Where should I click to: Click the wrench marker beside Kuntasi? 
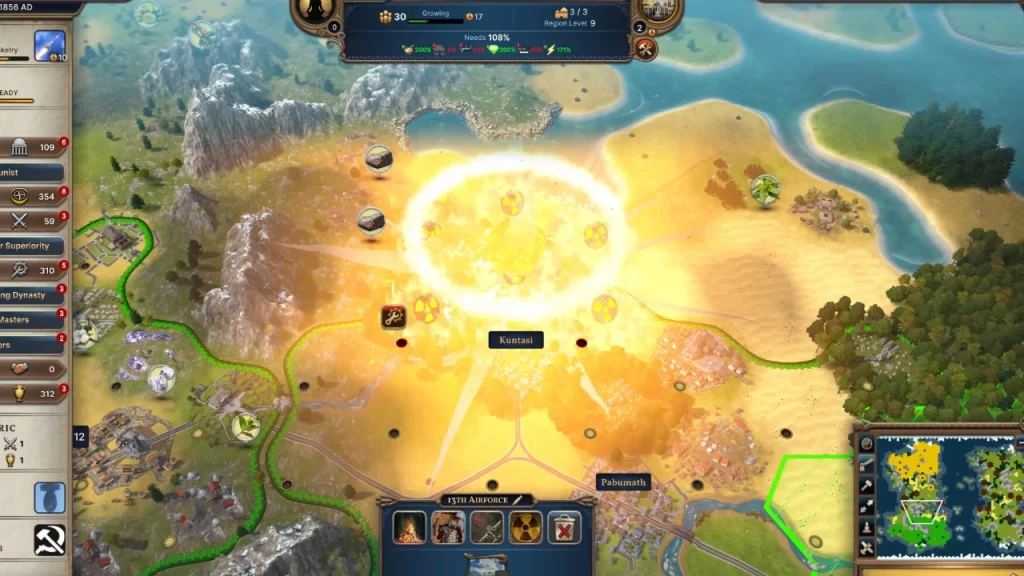tap(392, 317)
